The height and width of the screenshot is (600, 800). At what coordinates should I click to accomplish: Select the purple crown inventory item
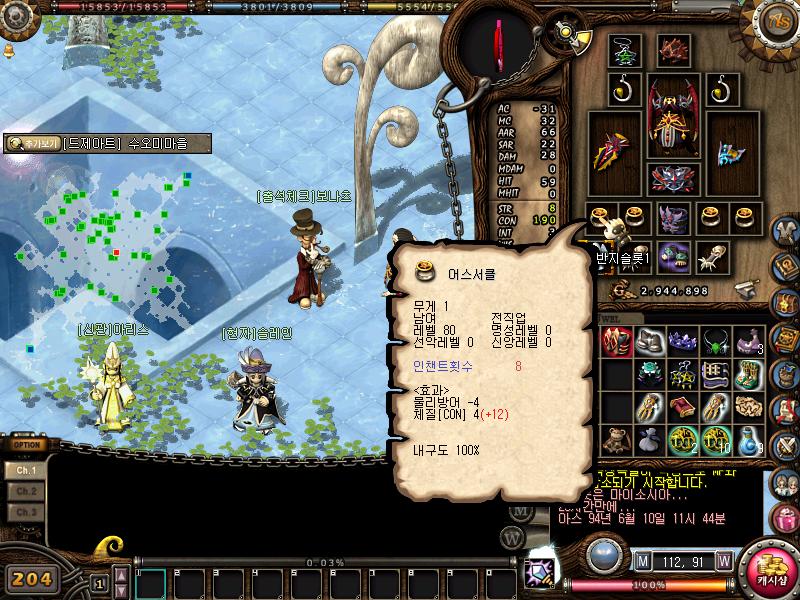[682, 342]
